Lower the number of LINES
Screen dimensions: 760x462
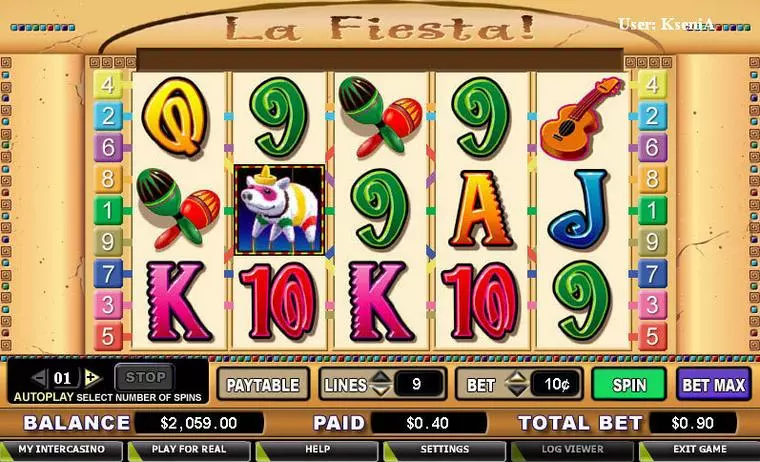point(381,390)
